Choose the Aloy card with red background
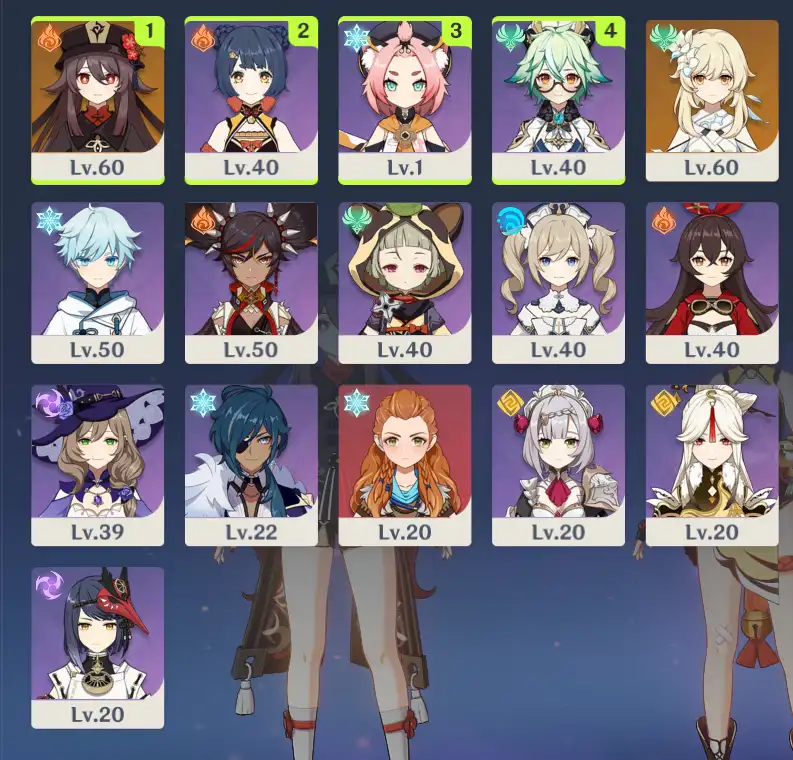The height and width of the screenshot is (760, 793). (405, 465)
